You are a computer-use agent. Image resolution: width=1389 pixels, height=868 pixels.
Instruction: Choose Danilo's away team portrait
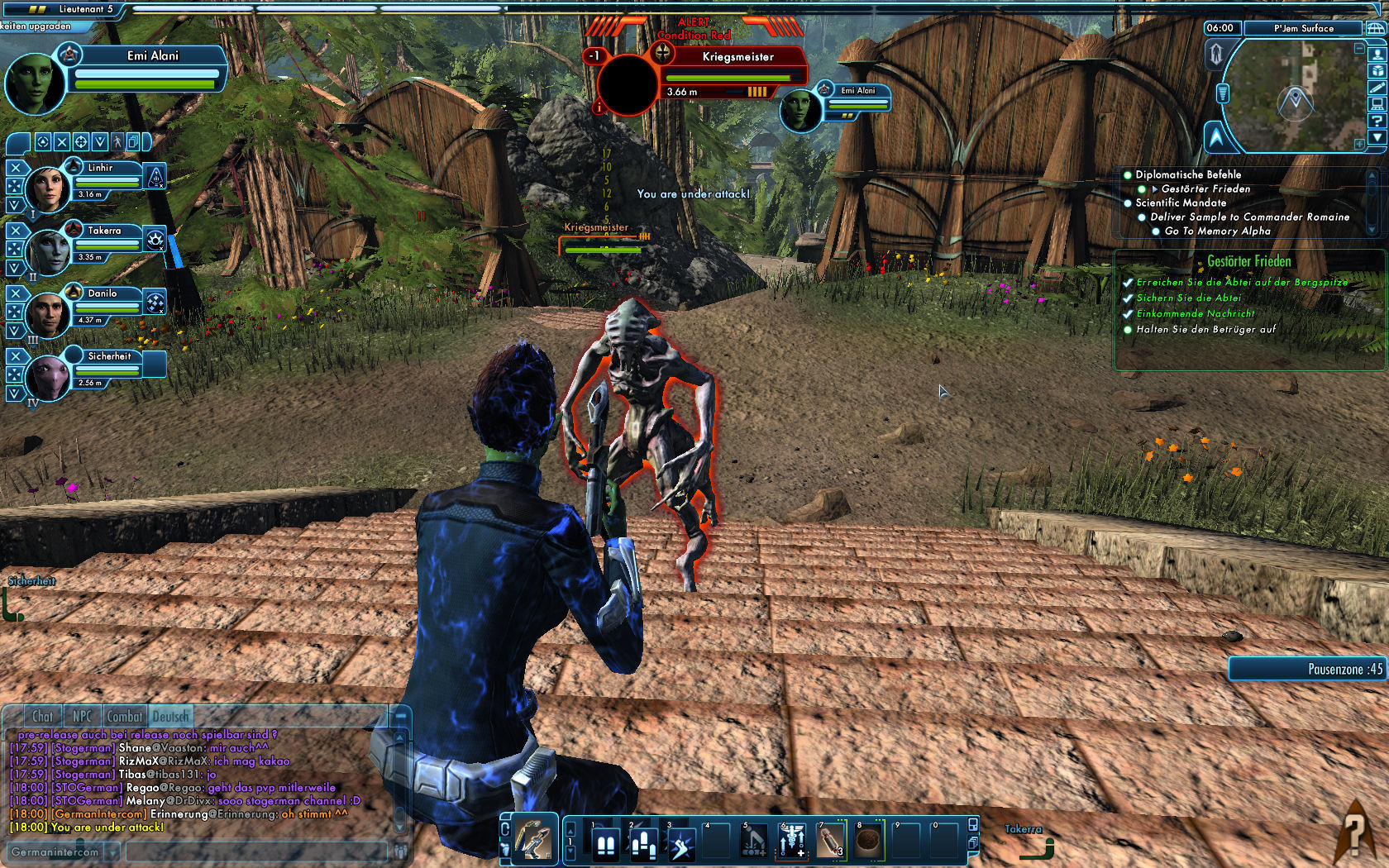(x=48, y=313)
